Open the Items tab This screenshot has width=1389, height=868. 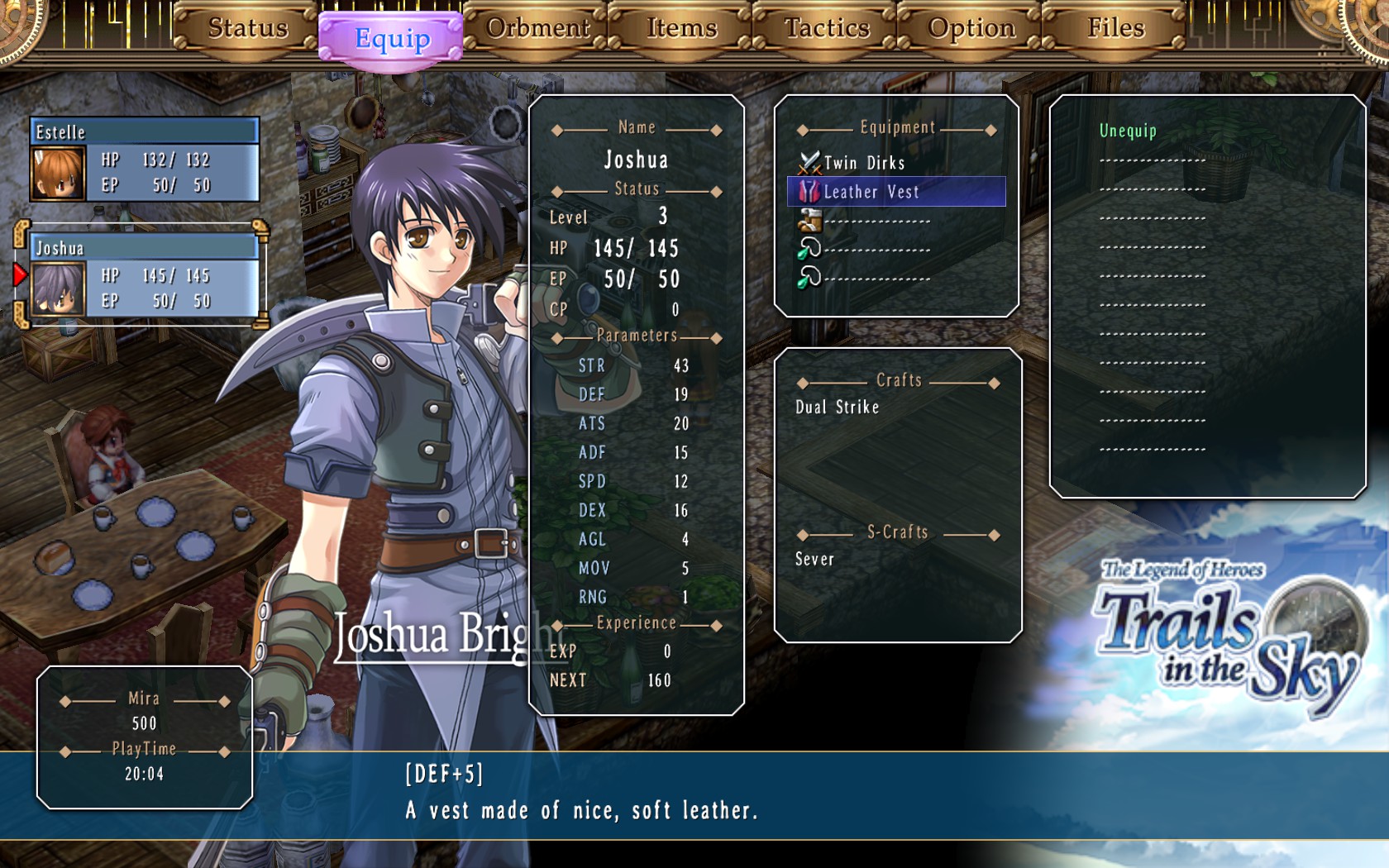click(681, 28)
